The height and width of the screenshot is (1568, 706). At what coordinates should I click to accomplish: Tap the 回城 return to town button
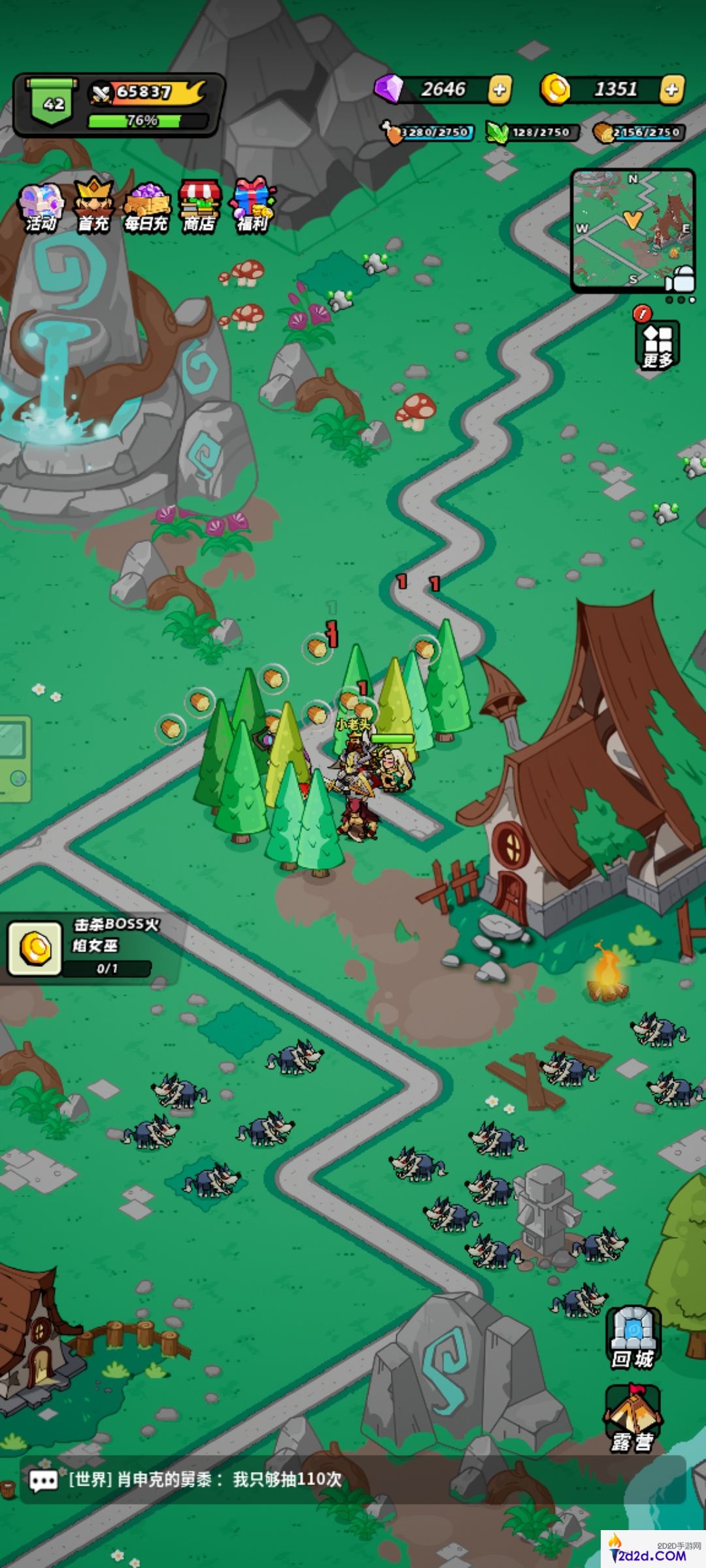coord(633,1338)
